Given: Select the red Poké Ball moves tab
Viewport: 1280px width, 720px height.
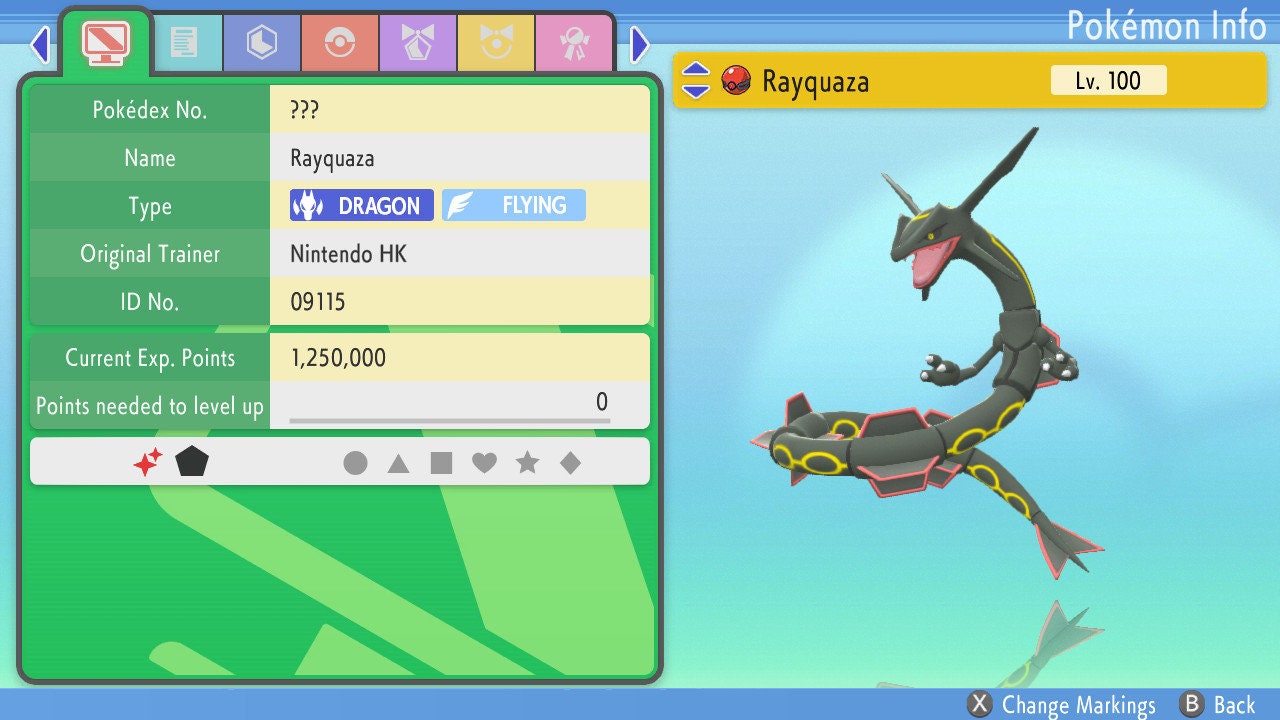Looking at the screenshot, I should pyautogui.click(x=339, y=42).
